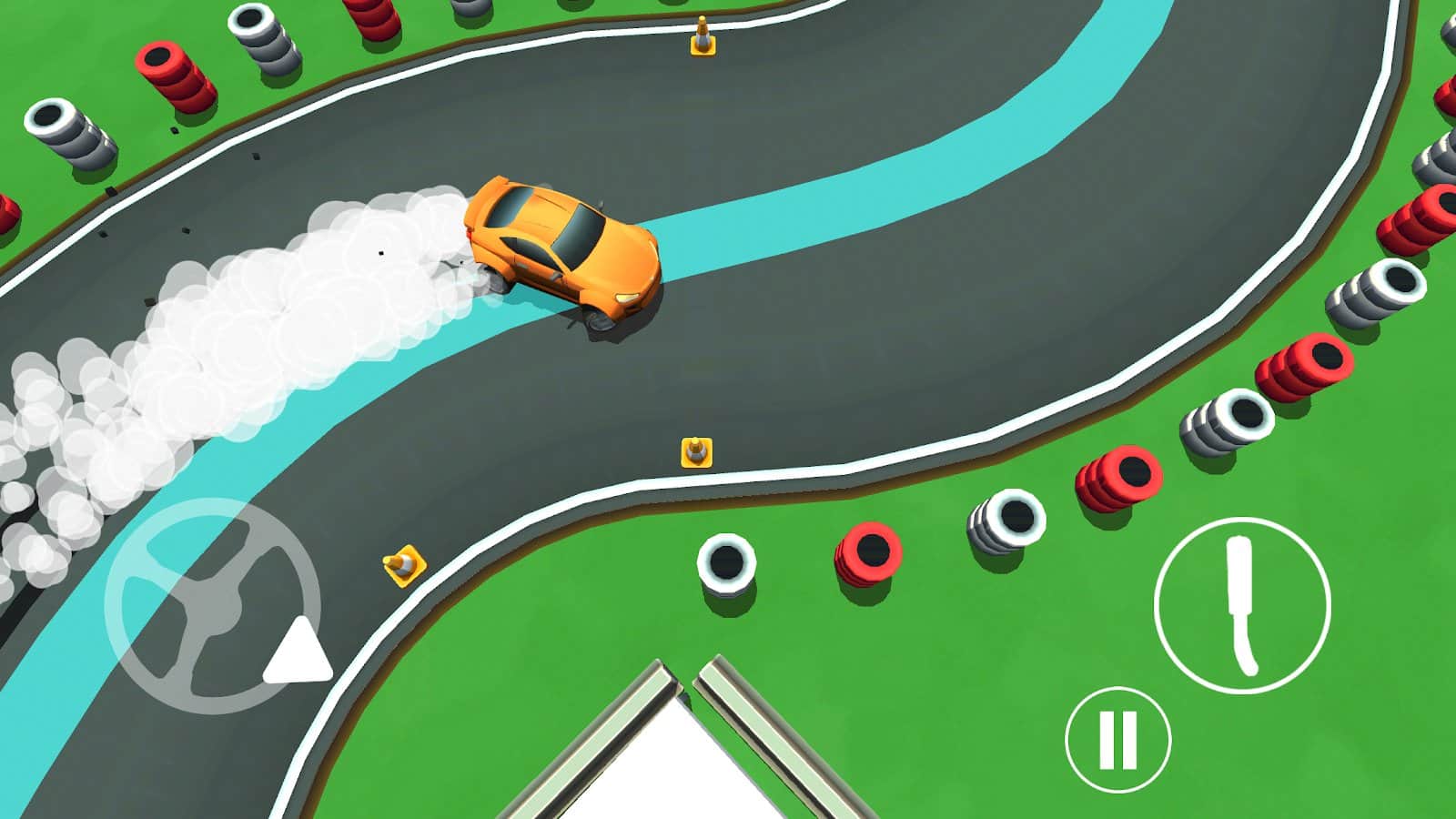Tap the steering wheel control
Viewport: 1456px width, 819px height.
pos(213,605)
